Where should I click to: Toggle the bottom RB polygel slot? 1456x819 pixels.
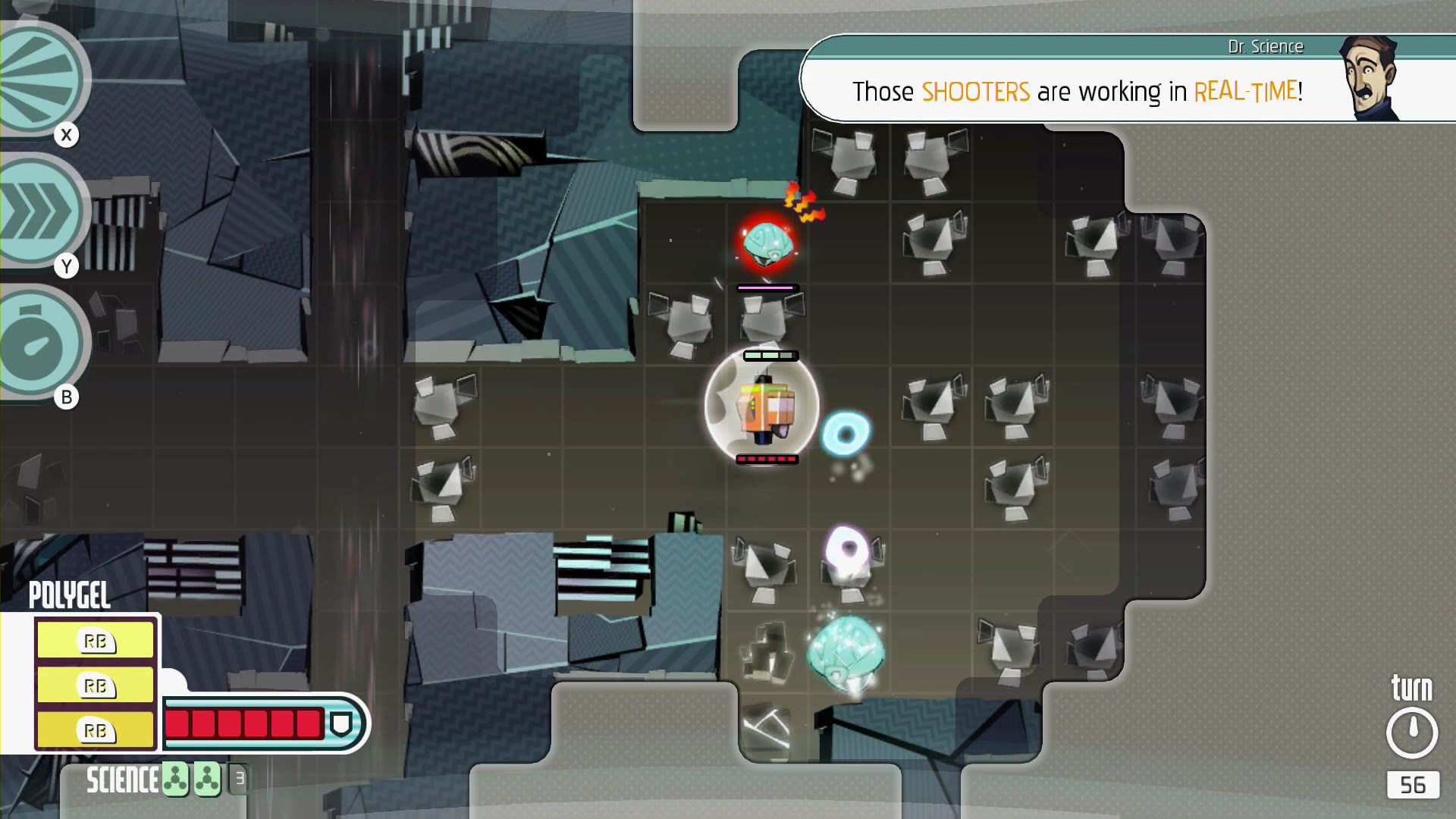click(x=94, y=730)
